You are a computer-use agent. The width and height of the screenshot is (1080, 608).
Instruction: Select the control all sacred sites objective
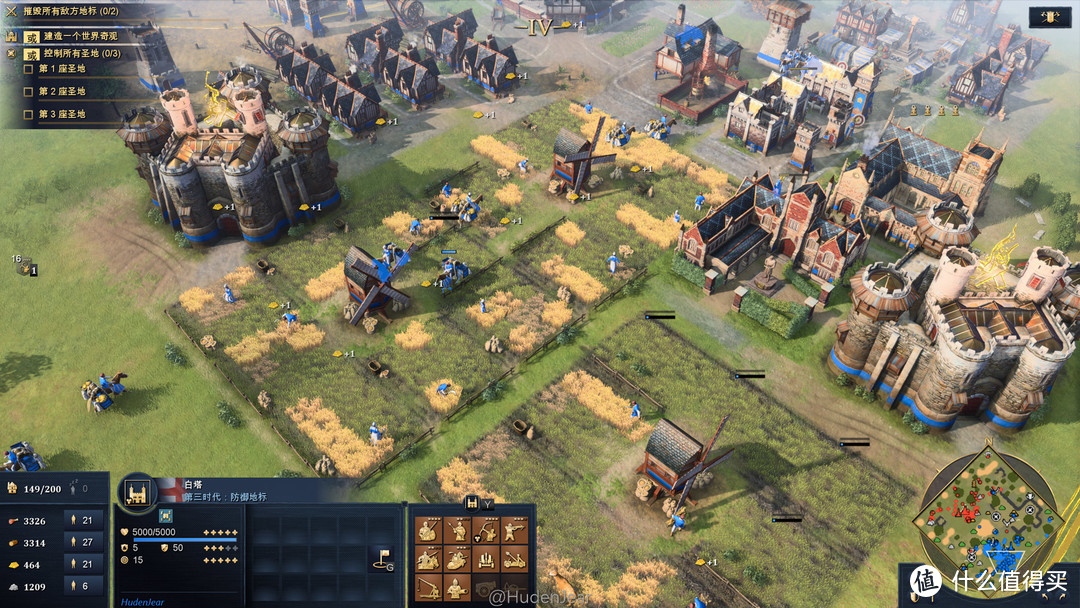point(80,53)
